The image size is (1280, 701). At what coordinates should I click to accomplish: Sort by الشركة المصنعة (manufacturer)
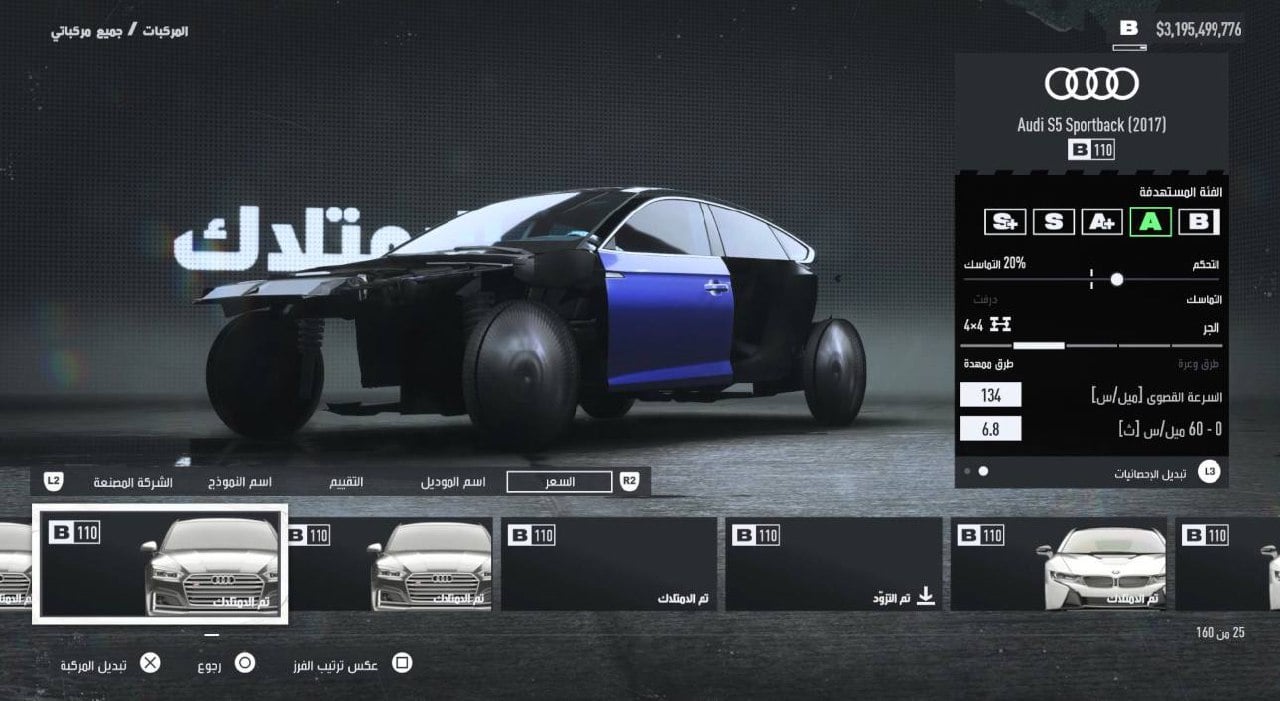tap(133, 482)
